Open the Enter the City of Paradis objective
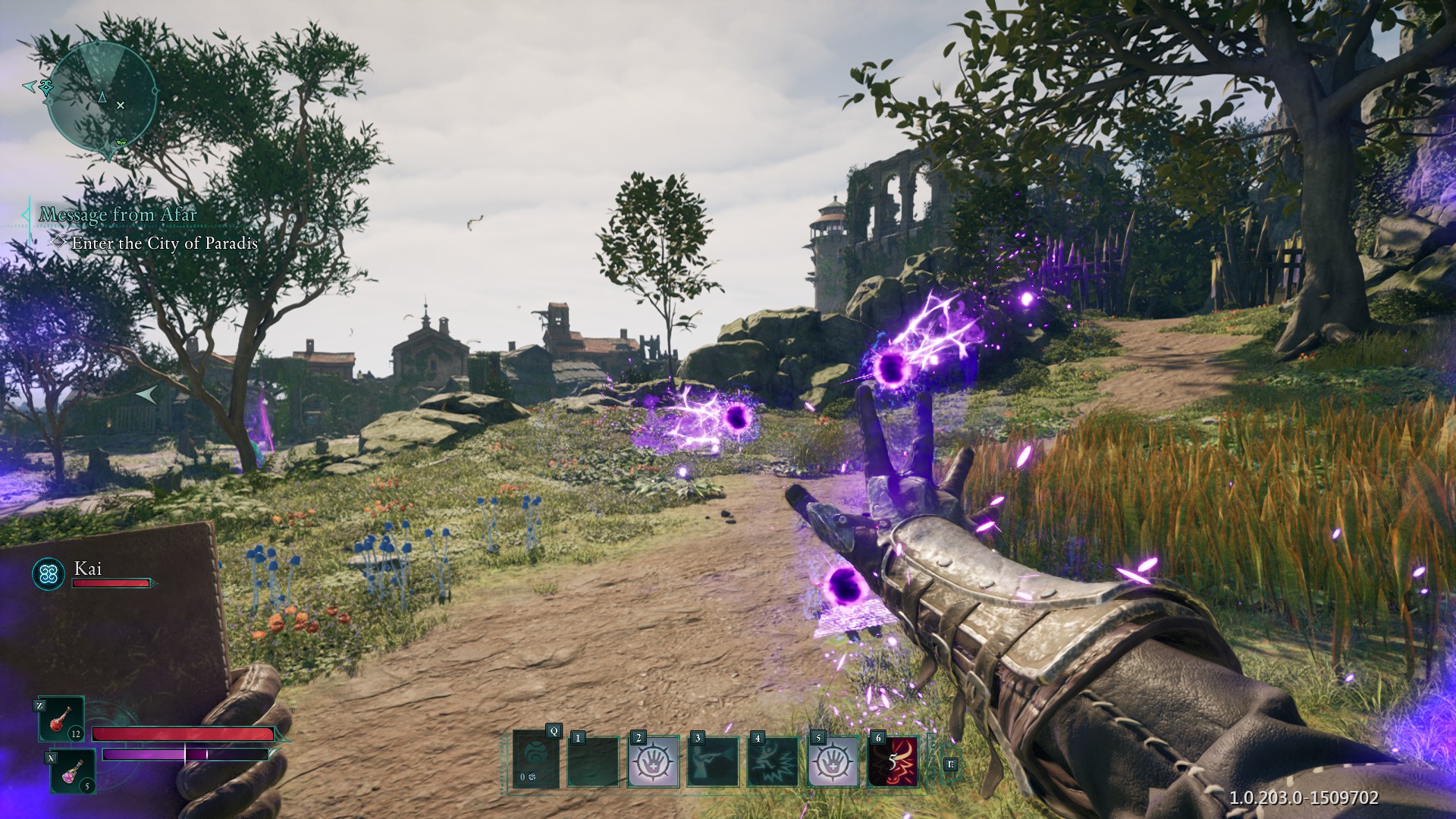 point(164,243)
